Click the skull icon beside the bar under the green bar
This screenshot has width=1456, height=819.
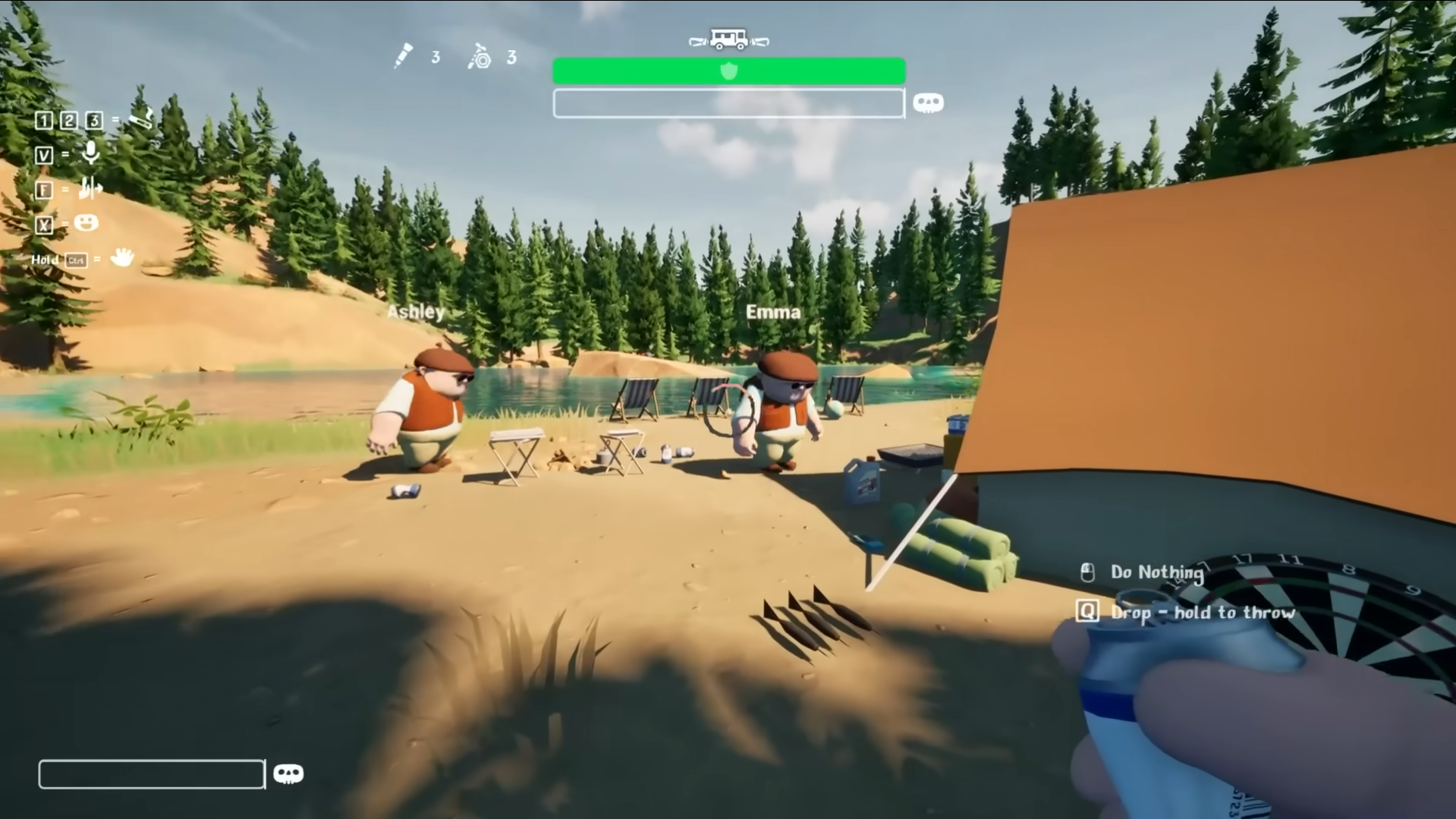tap(927, 102)
